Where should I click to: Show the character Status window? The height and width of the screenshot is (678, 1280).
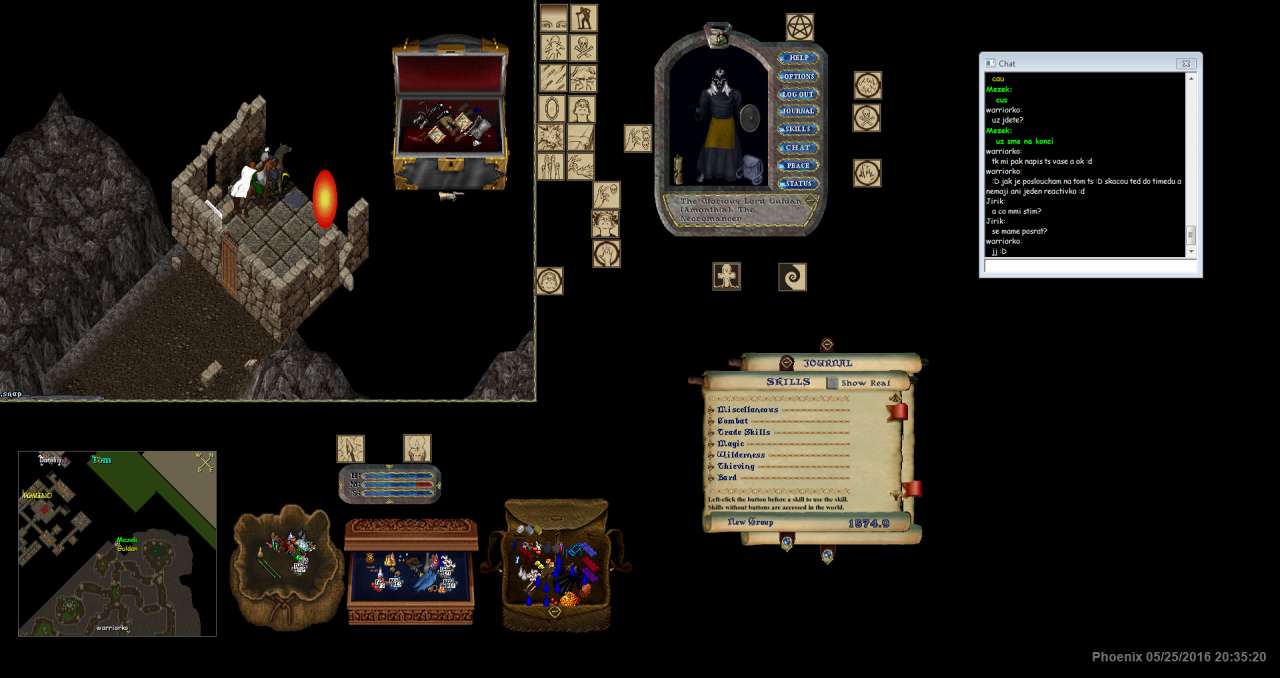coord(798,183)
